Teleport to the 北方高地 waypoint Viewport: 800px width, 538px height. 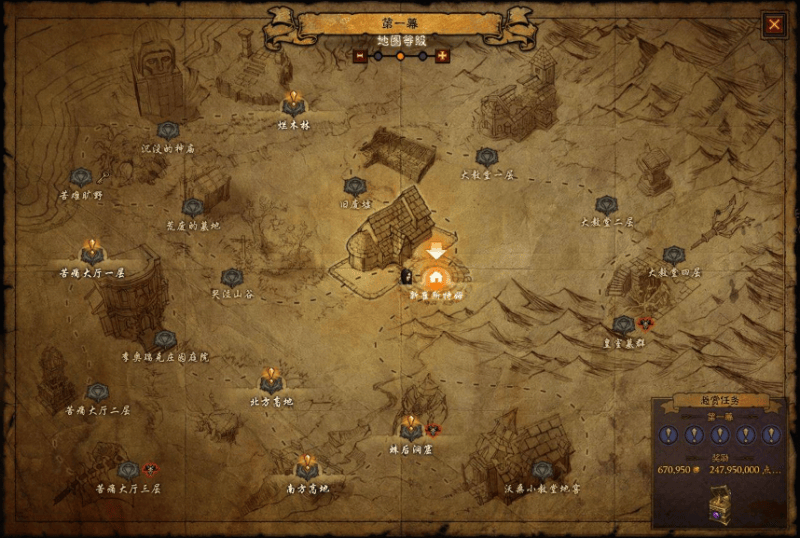point(272,381)
